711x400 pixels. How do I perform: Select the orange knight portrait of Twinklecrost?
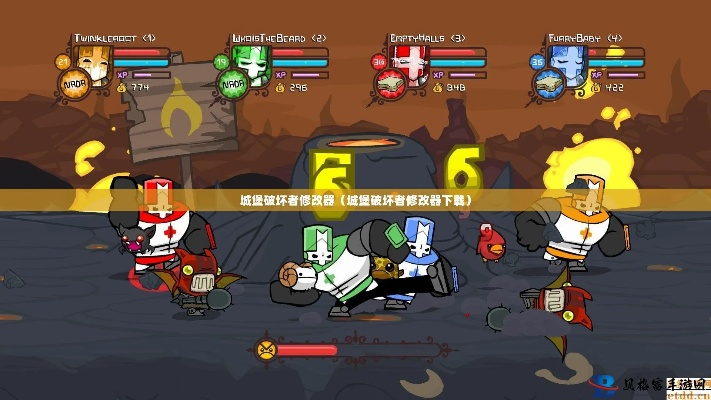coord(93,61)
